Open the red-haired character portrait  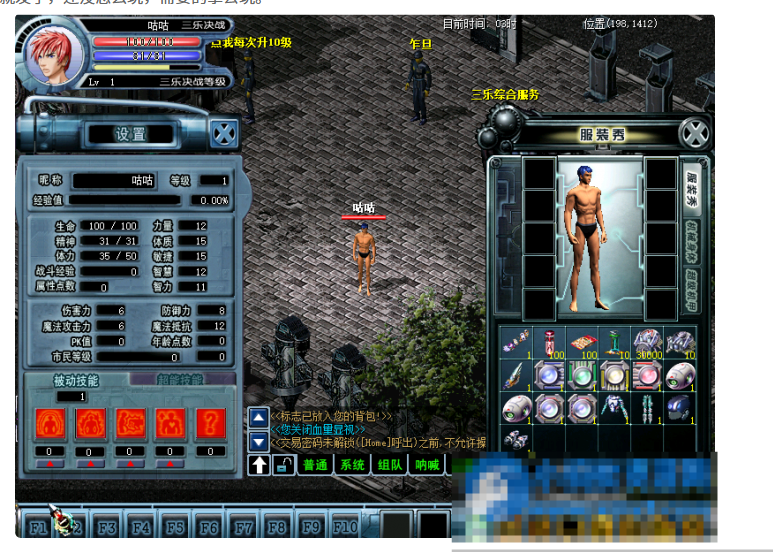tap(55, 56)
